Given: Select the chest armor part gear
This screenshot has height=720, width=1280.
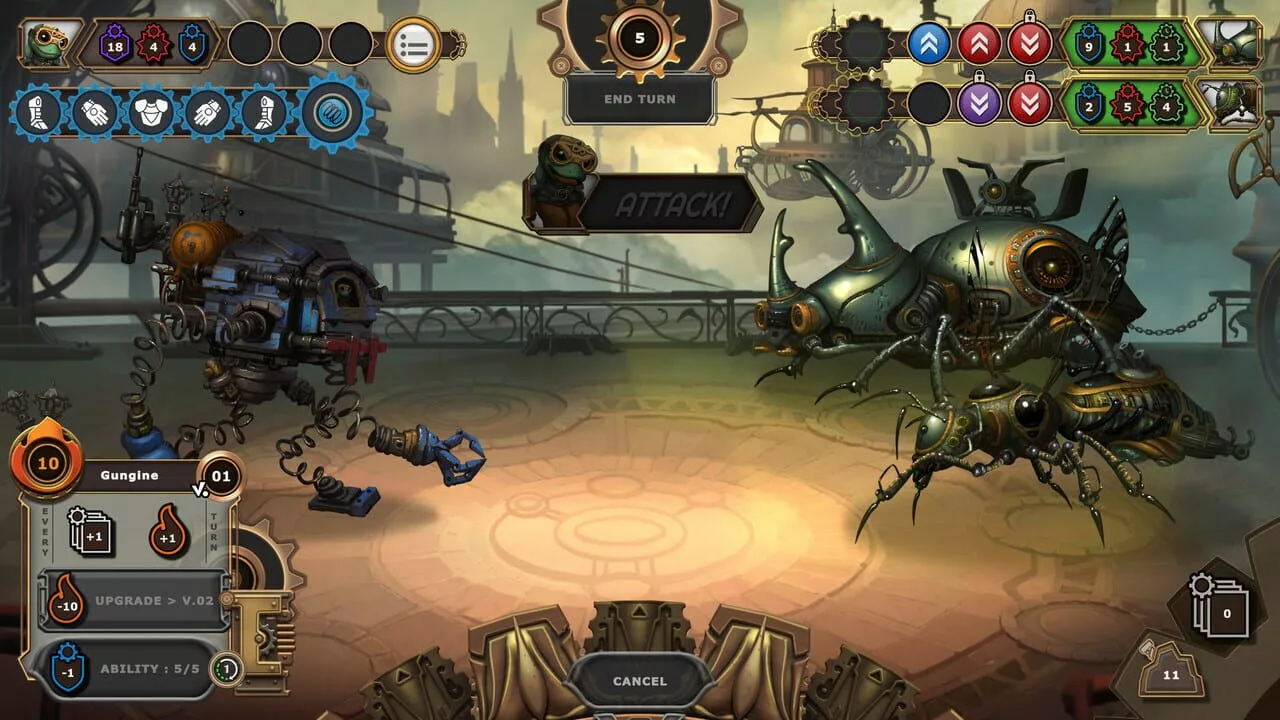Looking at the screenshot, I should pyautogui.click(x=152, y=113).
